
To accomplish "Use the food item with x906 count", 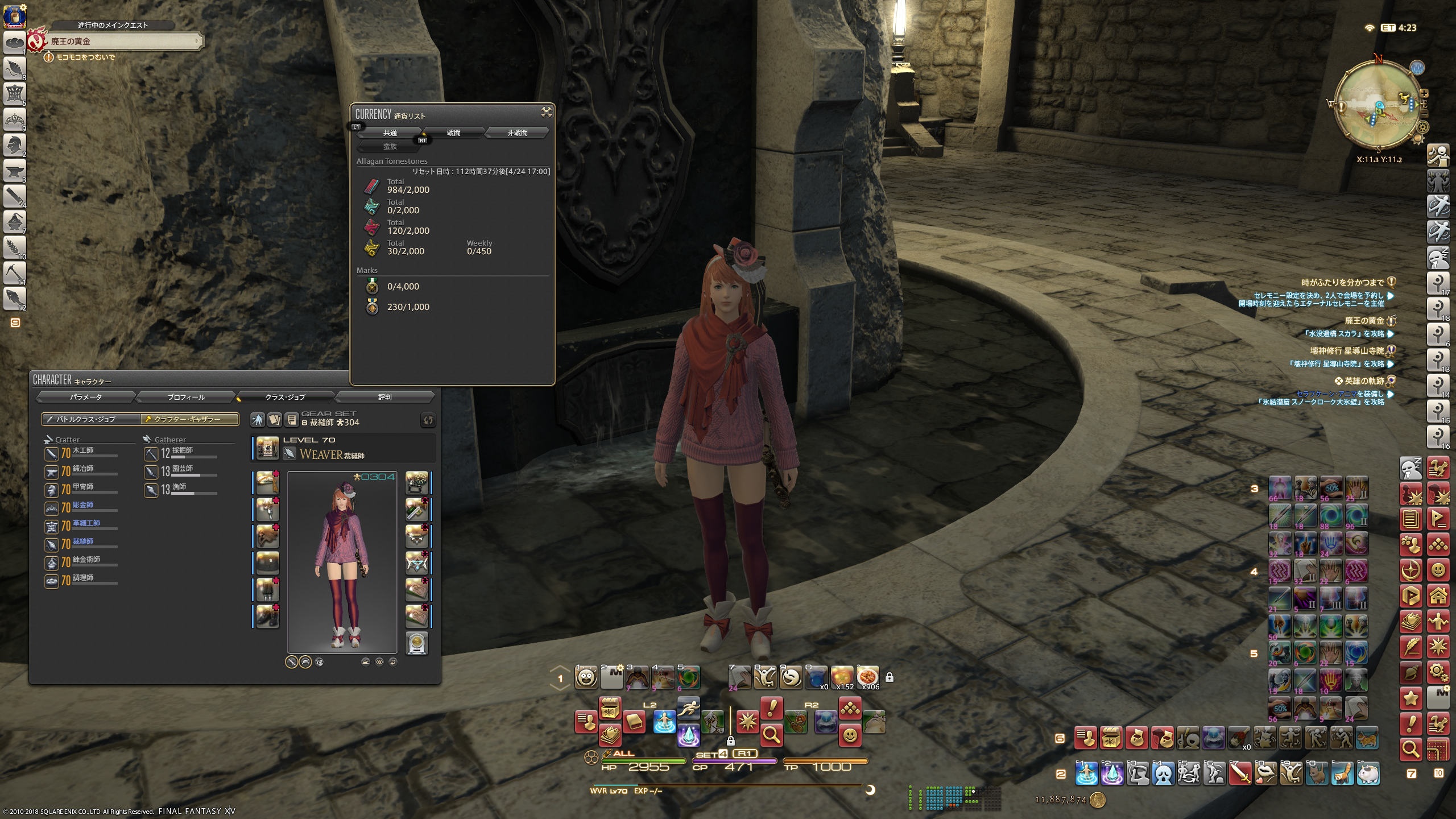I will click(x=868, y=677).
